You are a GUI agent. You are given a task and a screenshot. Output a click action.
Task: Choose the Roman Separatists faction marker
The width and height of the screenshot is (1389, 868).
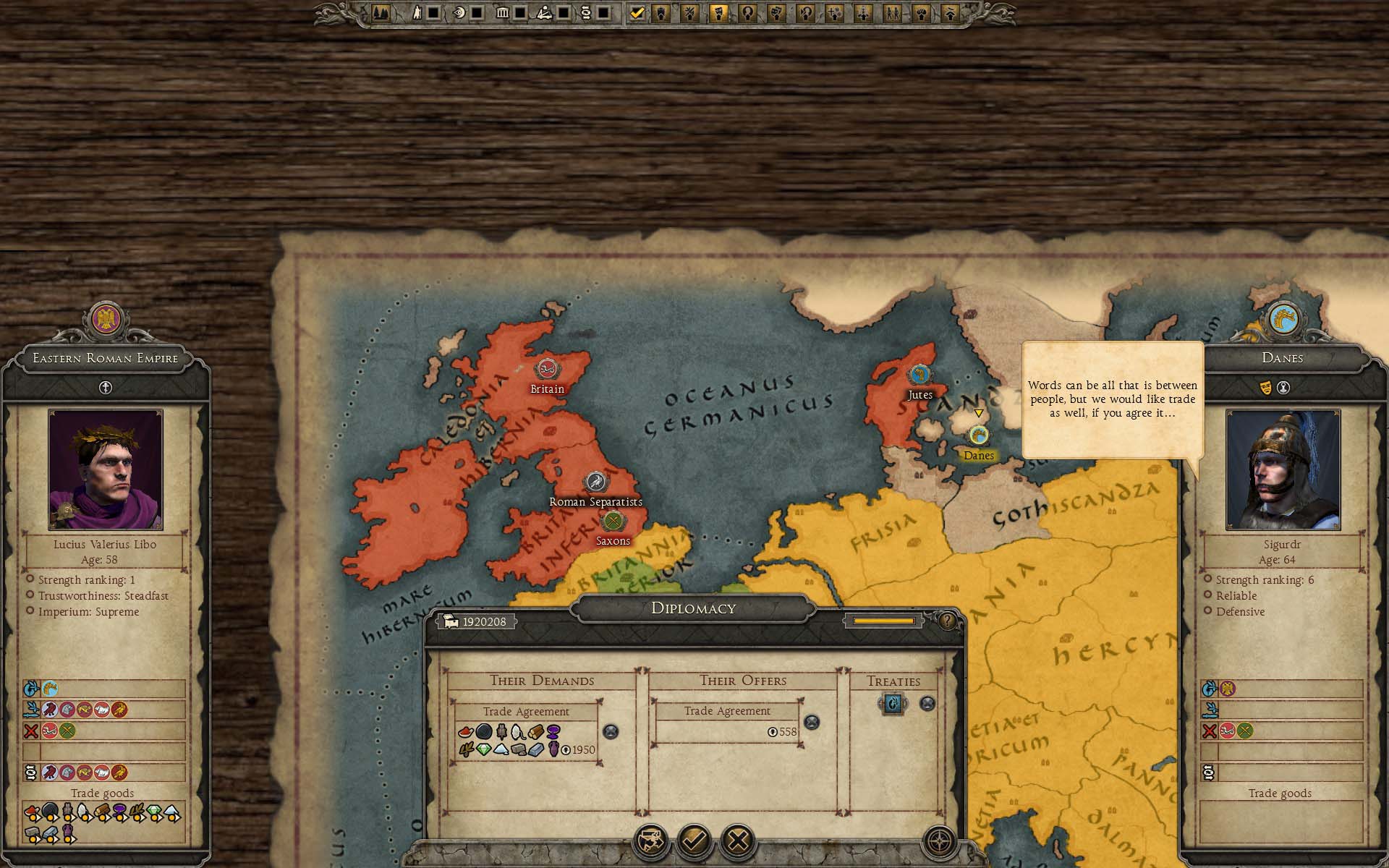(x=595, y=482)
